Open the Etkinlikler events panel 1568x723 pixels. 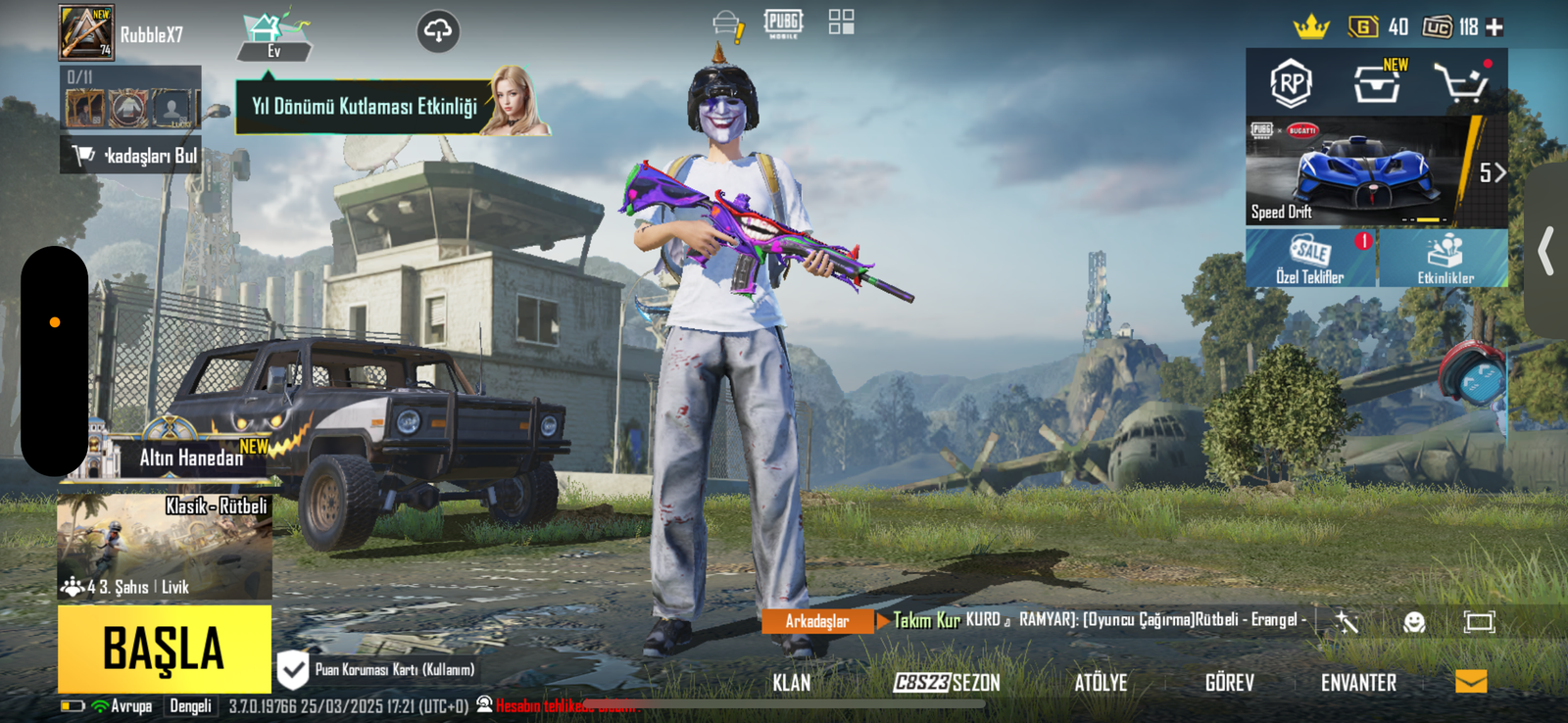1445,259
